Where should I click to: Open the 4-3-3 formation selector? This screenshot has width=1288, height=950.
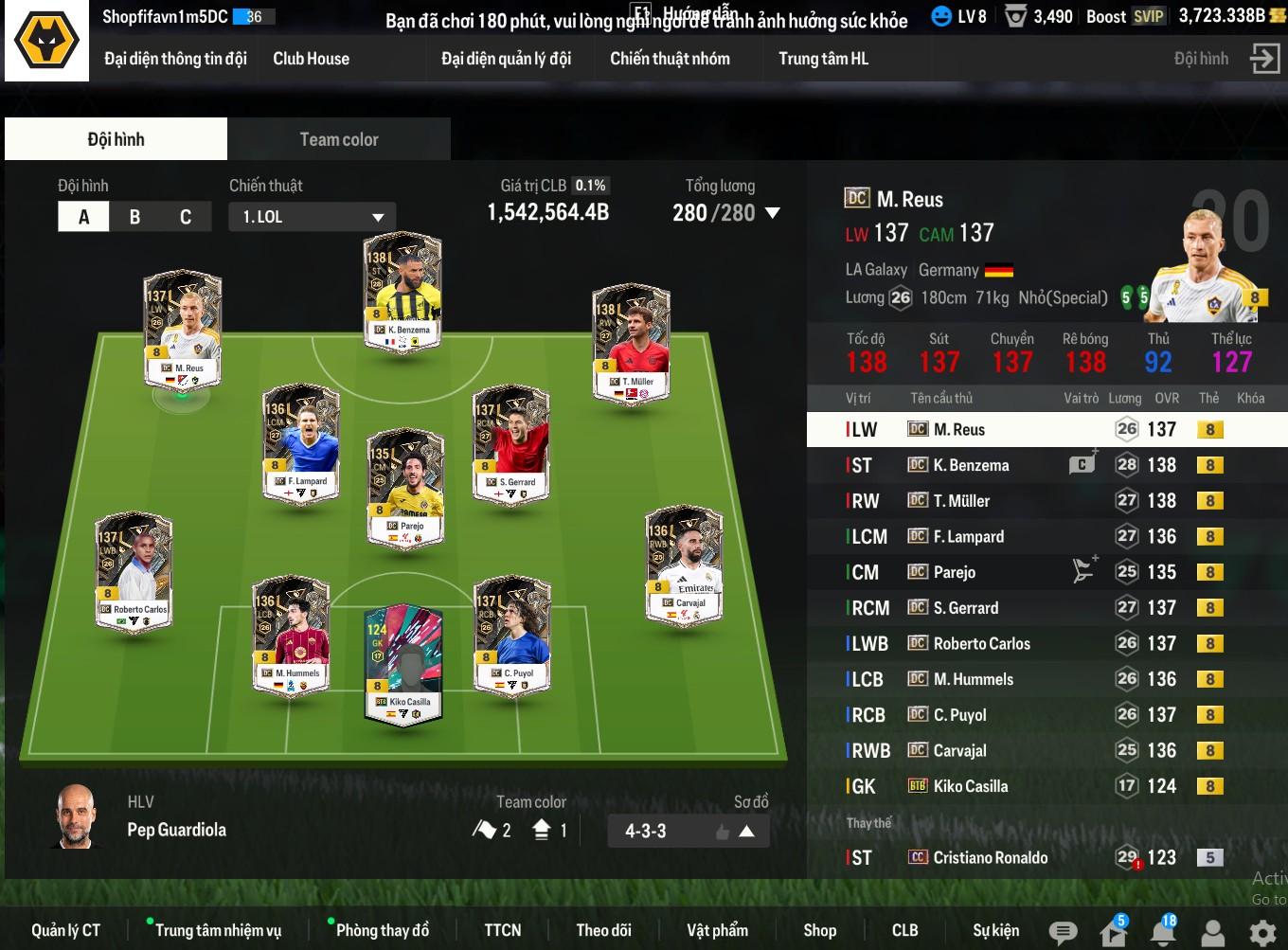point(688,832)
